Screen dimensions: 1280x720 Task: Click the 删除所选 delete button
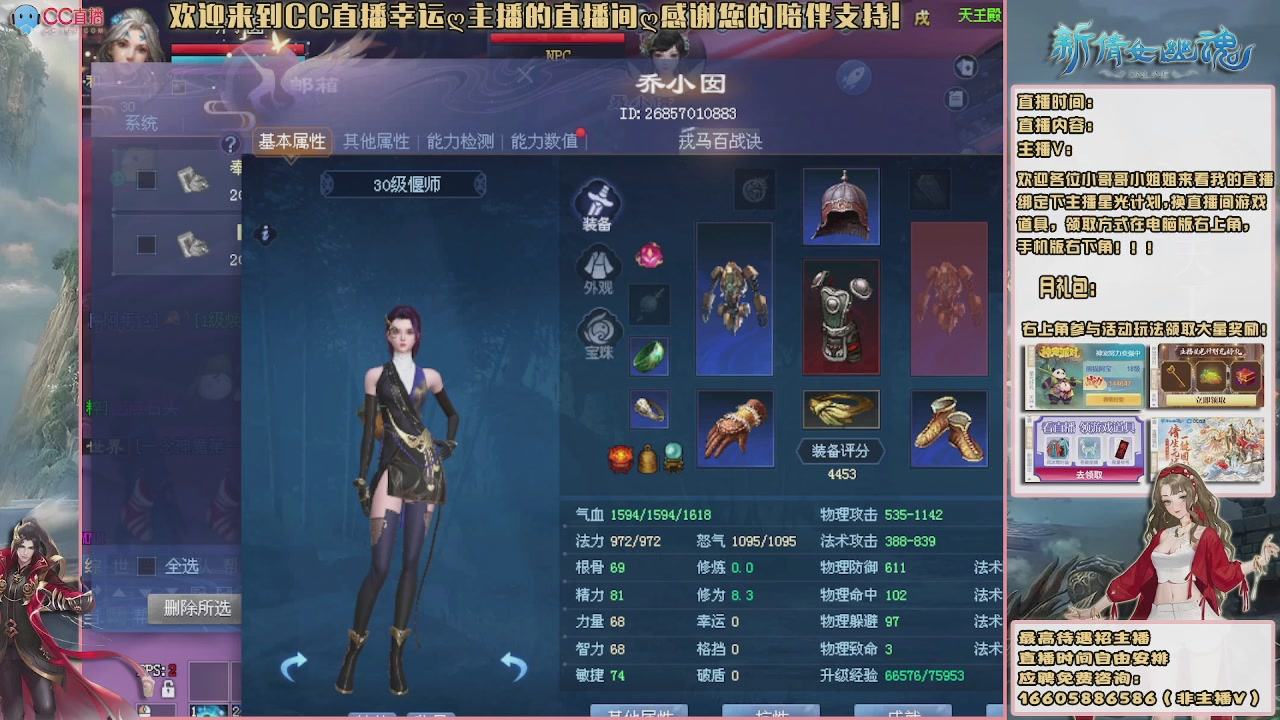pyautogui.click(x=194, y=610)
